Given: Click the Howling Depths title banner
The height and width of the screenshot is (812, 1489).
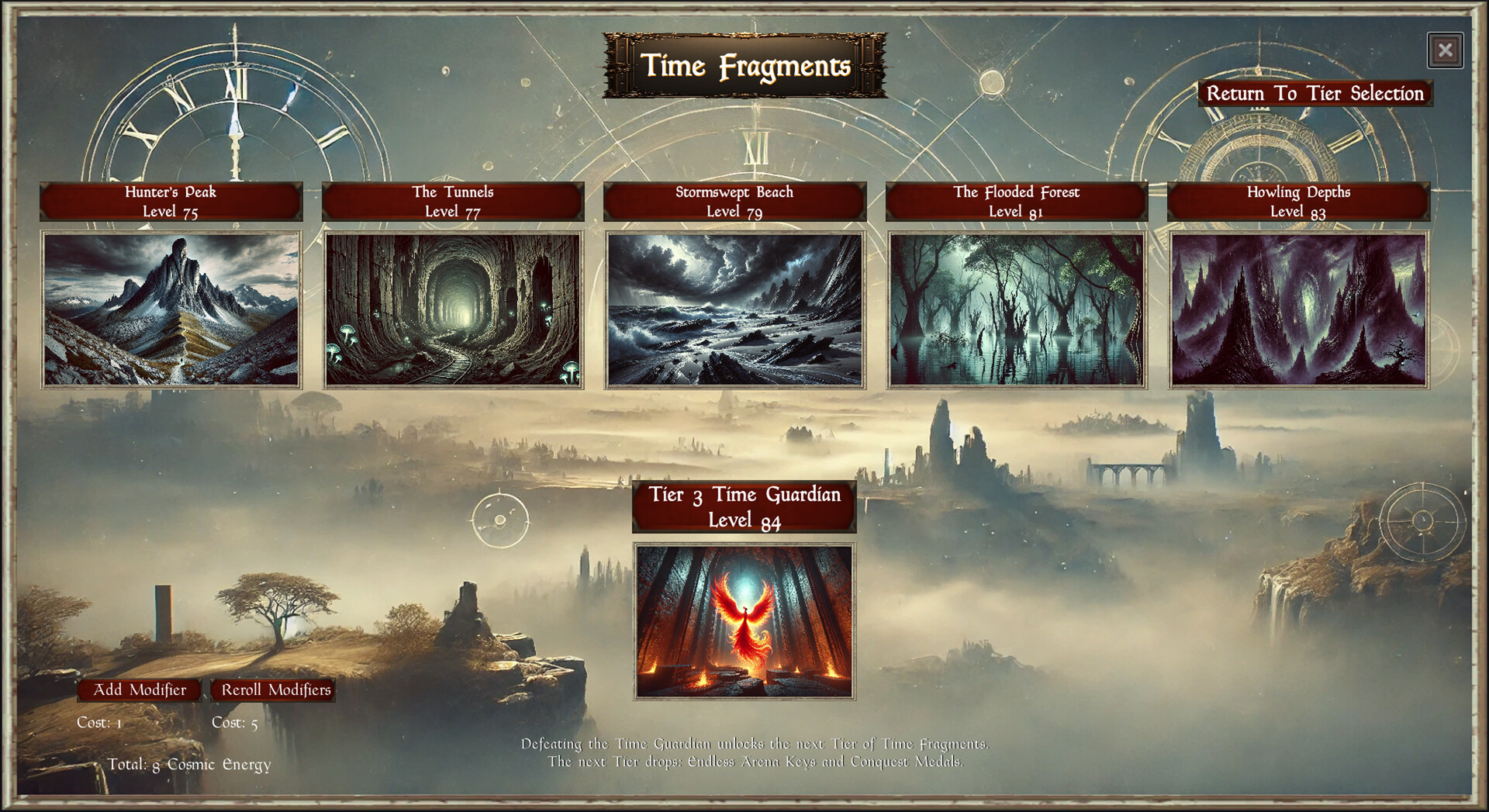Looking at the screenshot, I should click(x=1299, y=202).
